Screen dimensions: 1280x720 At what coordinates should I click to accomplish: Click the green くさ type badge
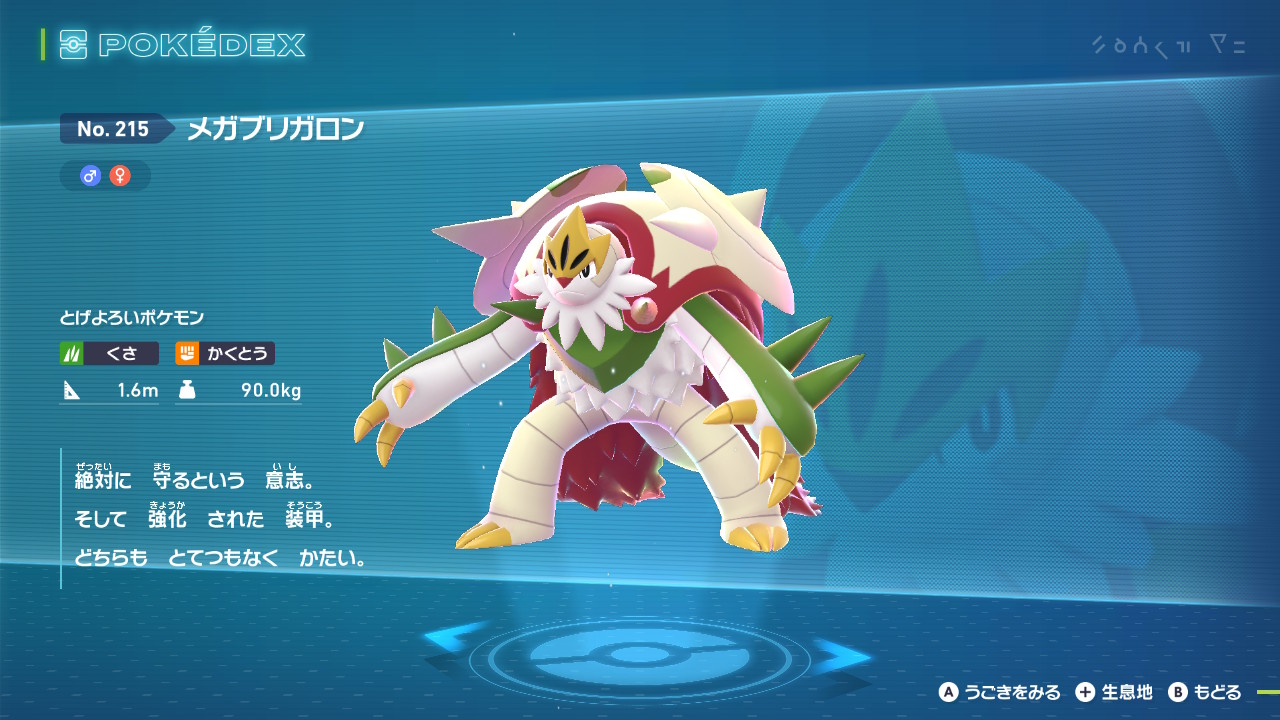[x=109, y=353]
